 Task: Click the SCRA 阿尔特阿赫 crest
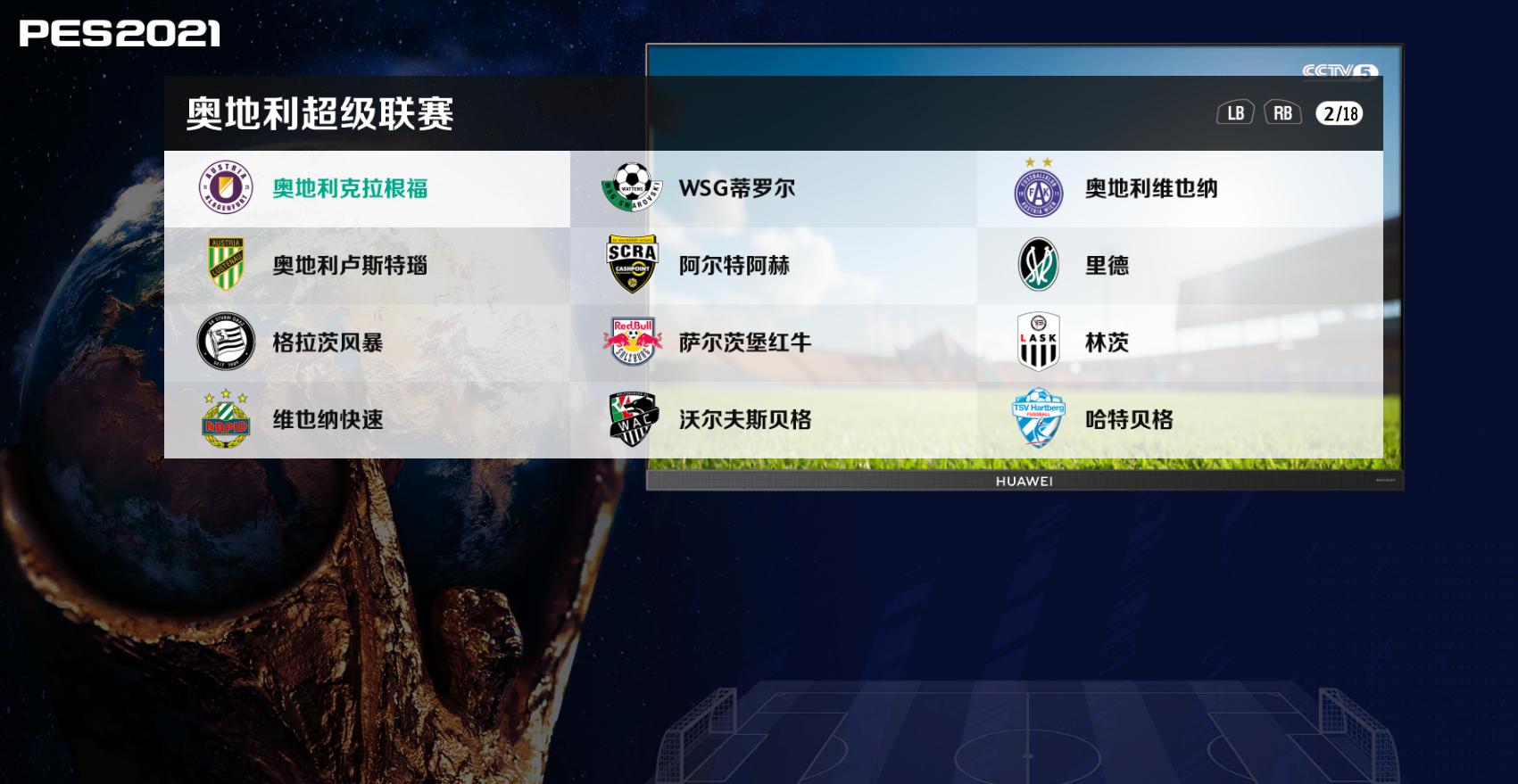click(x=634, y=265)
